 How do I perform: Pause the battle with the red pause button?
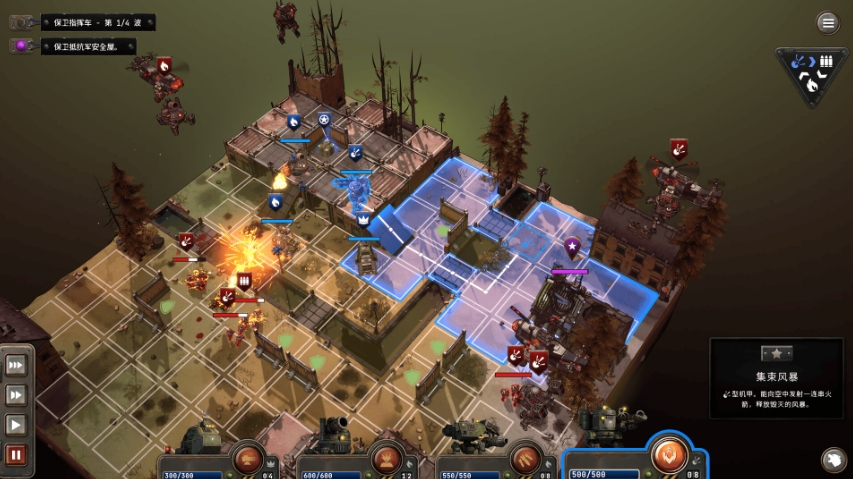point(16,455)
